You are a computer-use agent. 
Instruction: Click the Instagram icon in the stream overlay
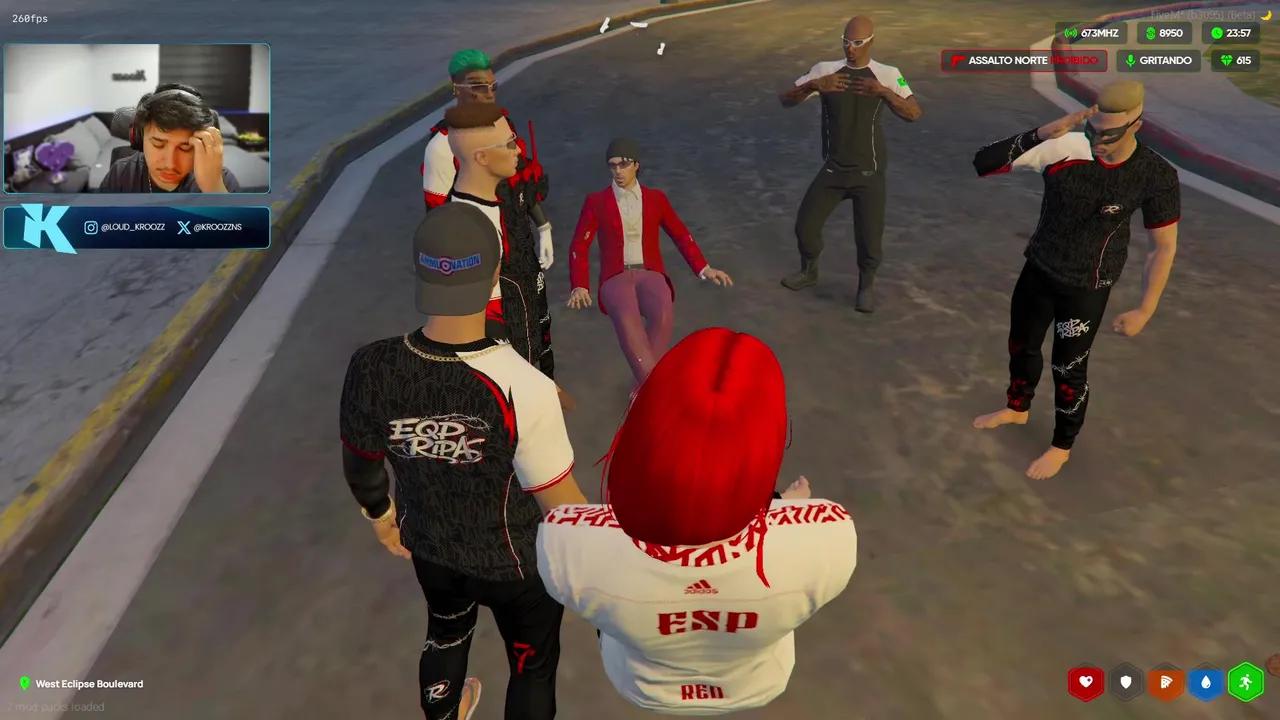coord(91,226)
